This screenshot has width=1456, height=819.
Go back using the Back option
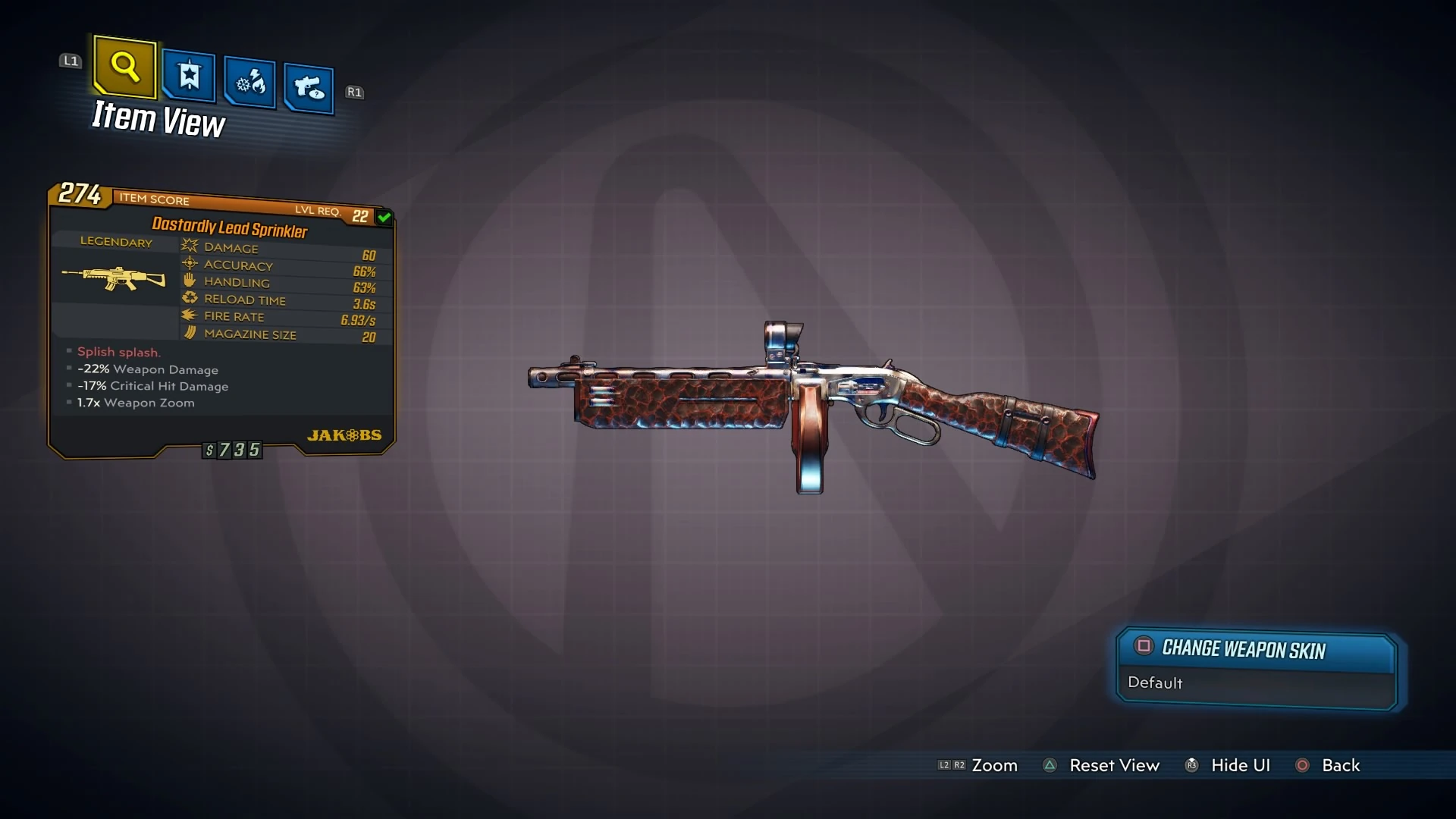(x=1340, y=765)
